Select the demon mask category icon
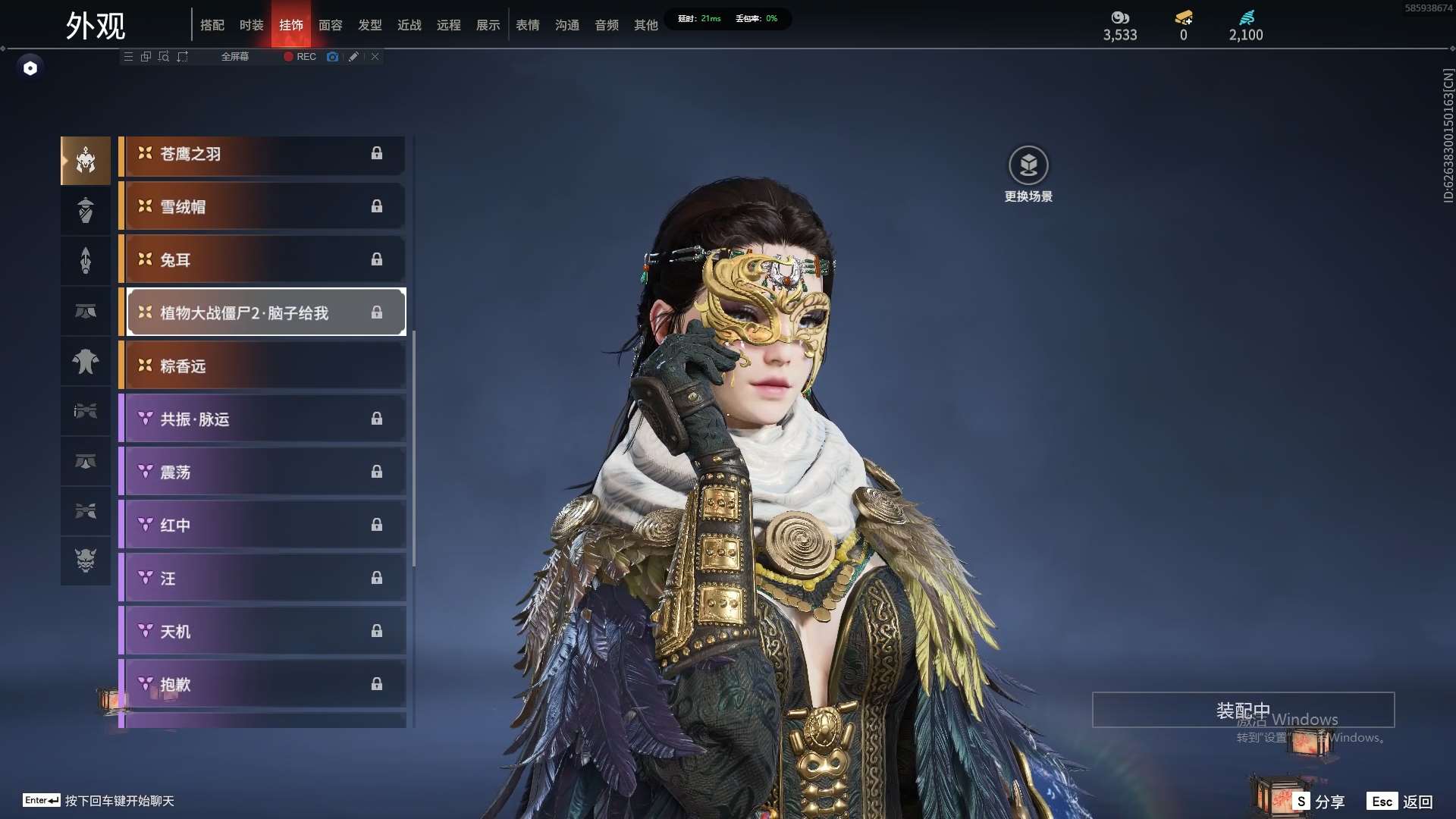The image size is (1456, 819). pyautogui.click(x=86, y=560)
